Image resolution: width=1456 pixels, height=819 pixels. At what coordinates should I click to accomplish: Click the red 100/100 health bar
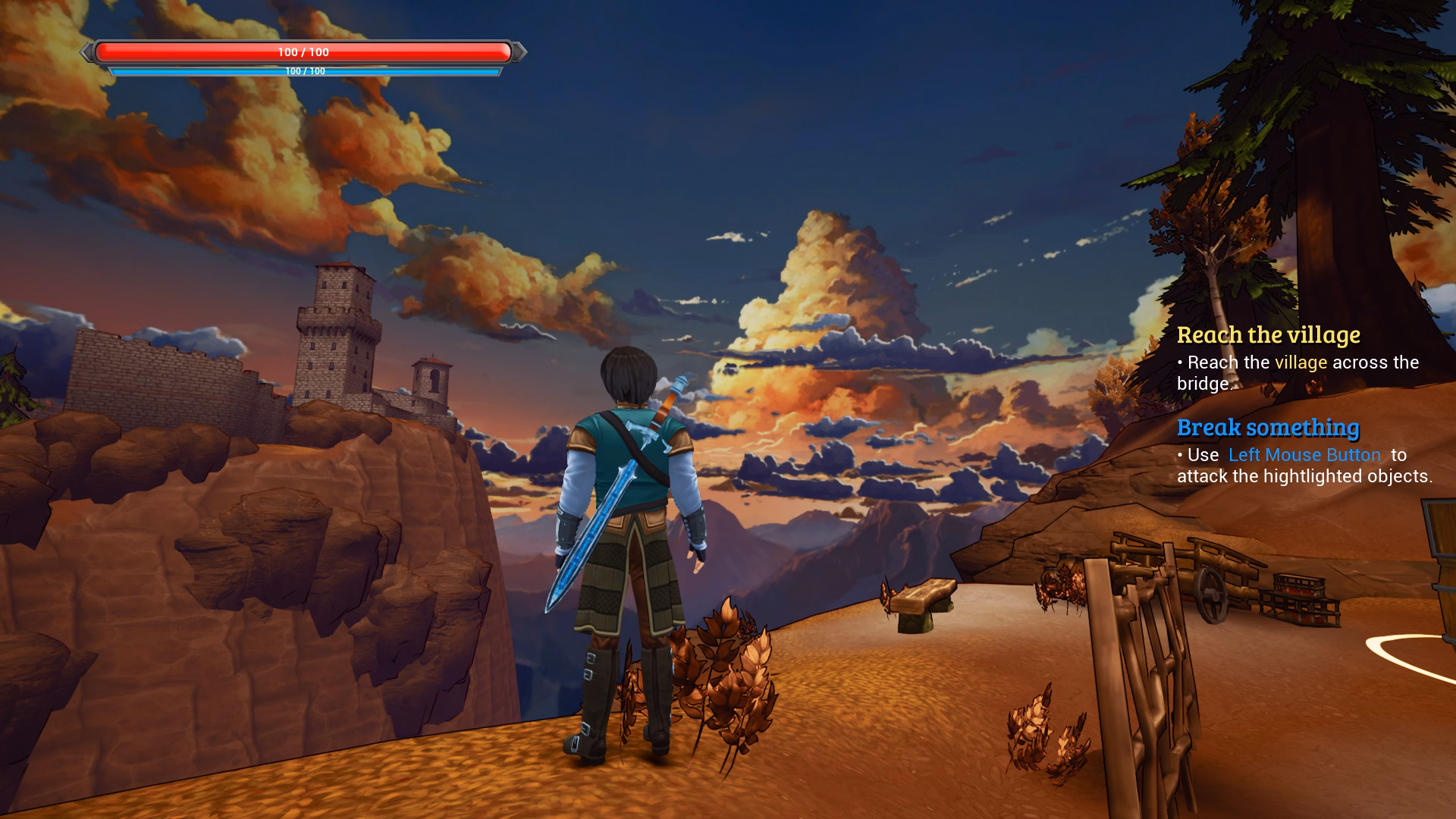coord(303,53)
